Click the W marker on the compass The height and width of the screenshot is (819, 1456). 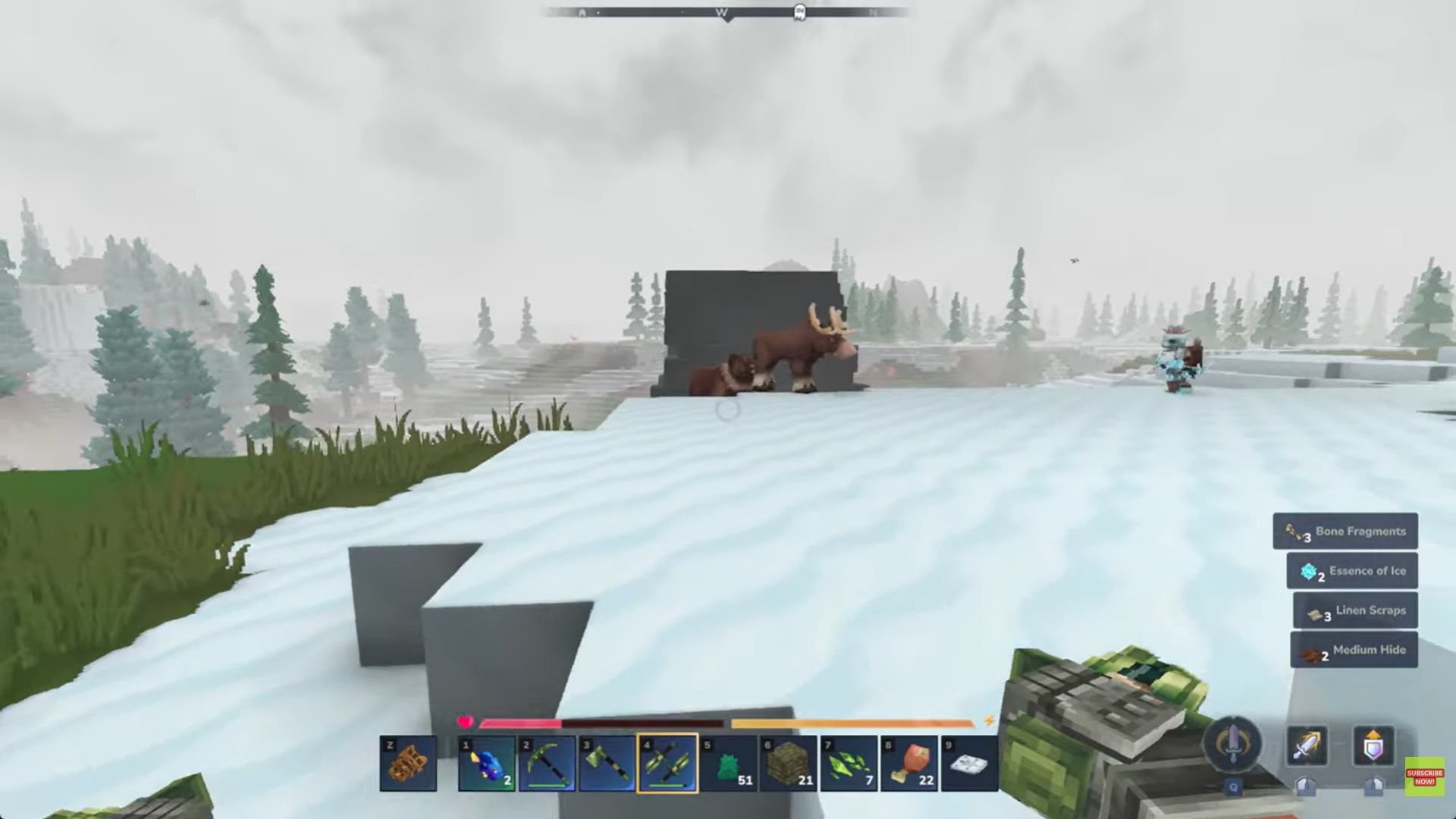tap(721, 12)
